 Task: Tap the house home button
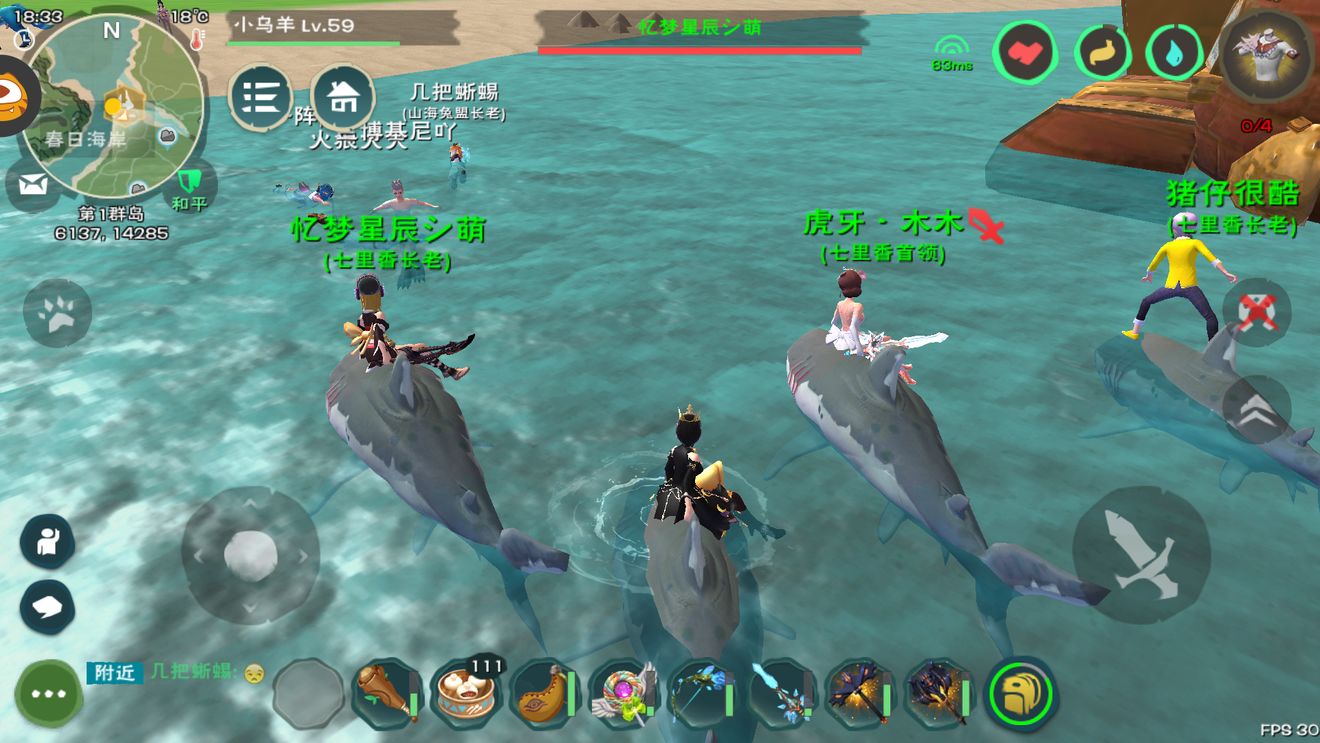point(343,97)
